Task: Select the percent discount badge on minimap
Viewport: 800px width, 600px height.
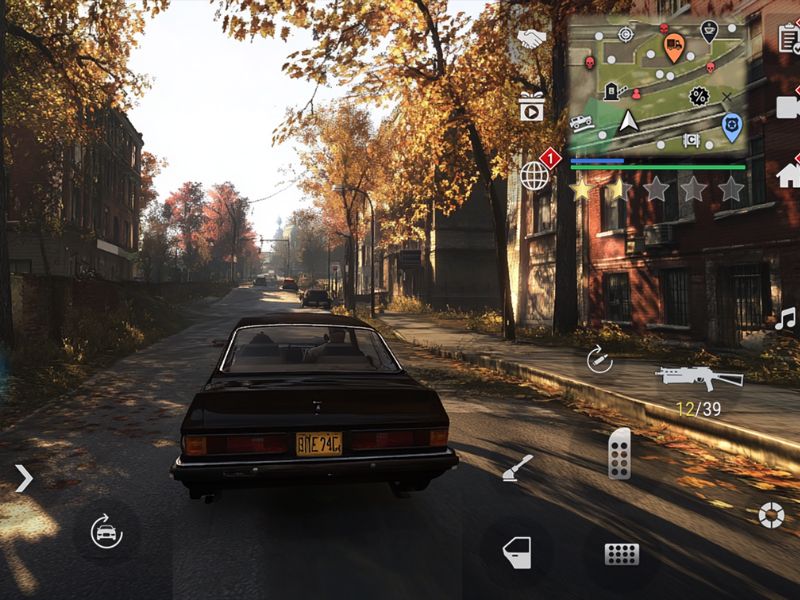Action: (x=699, y=97)
